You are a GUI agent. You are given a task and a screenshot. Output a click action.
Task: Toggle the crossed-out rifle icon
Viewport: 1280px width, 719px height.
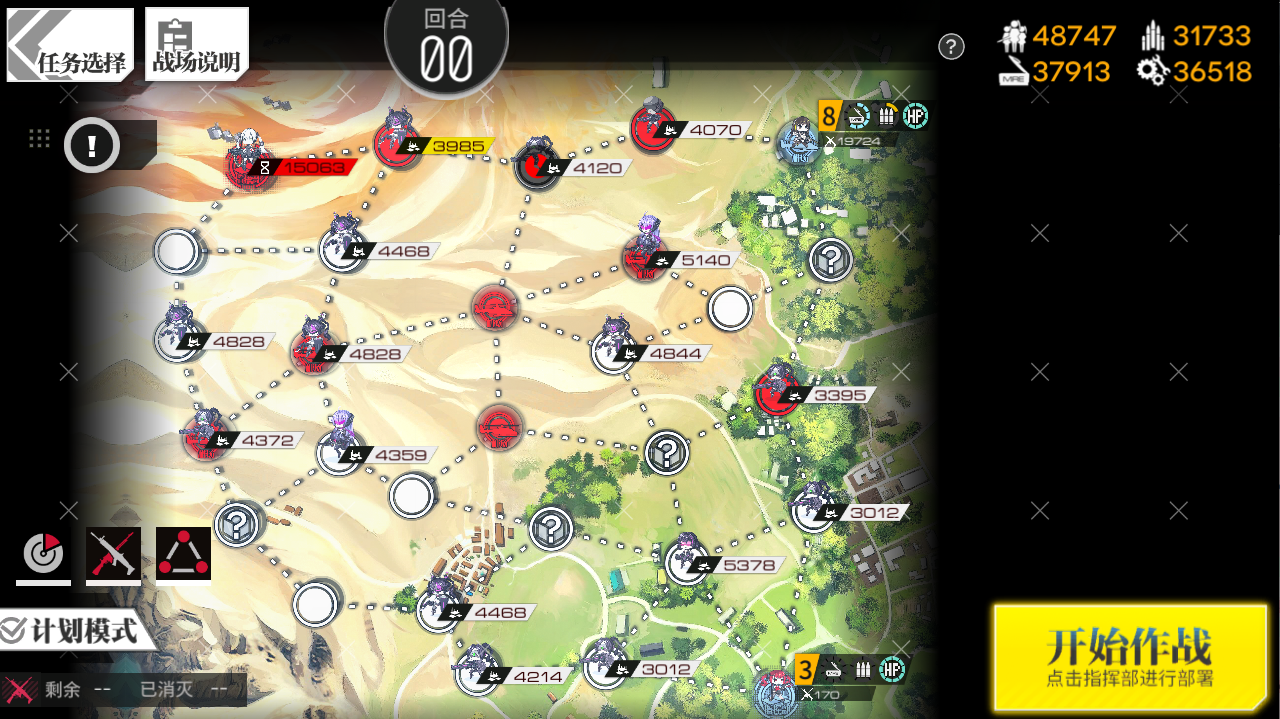[113, 554]
